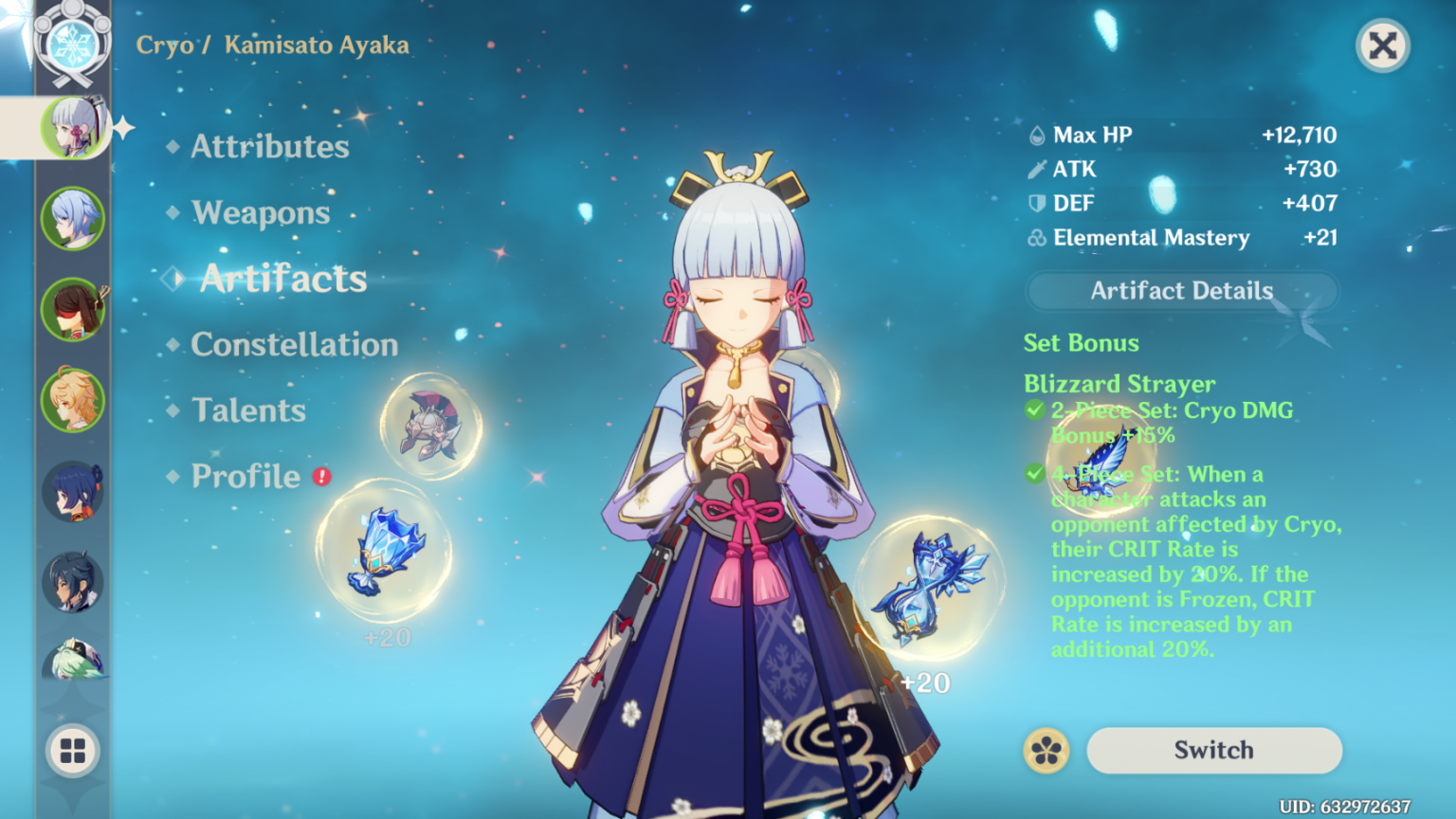The height and width of the screenshot is (819, 1456).
Task: Select the helmet circlet artifact bubble
Action: point(431,426)
